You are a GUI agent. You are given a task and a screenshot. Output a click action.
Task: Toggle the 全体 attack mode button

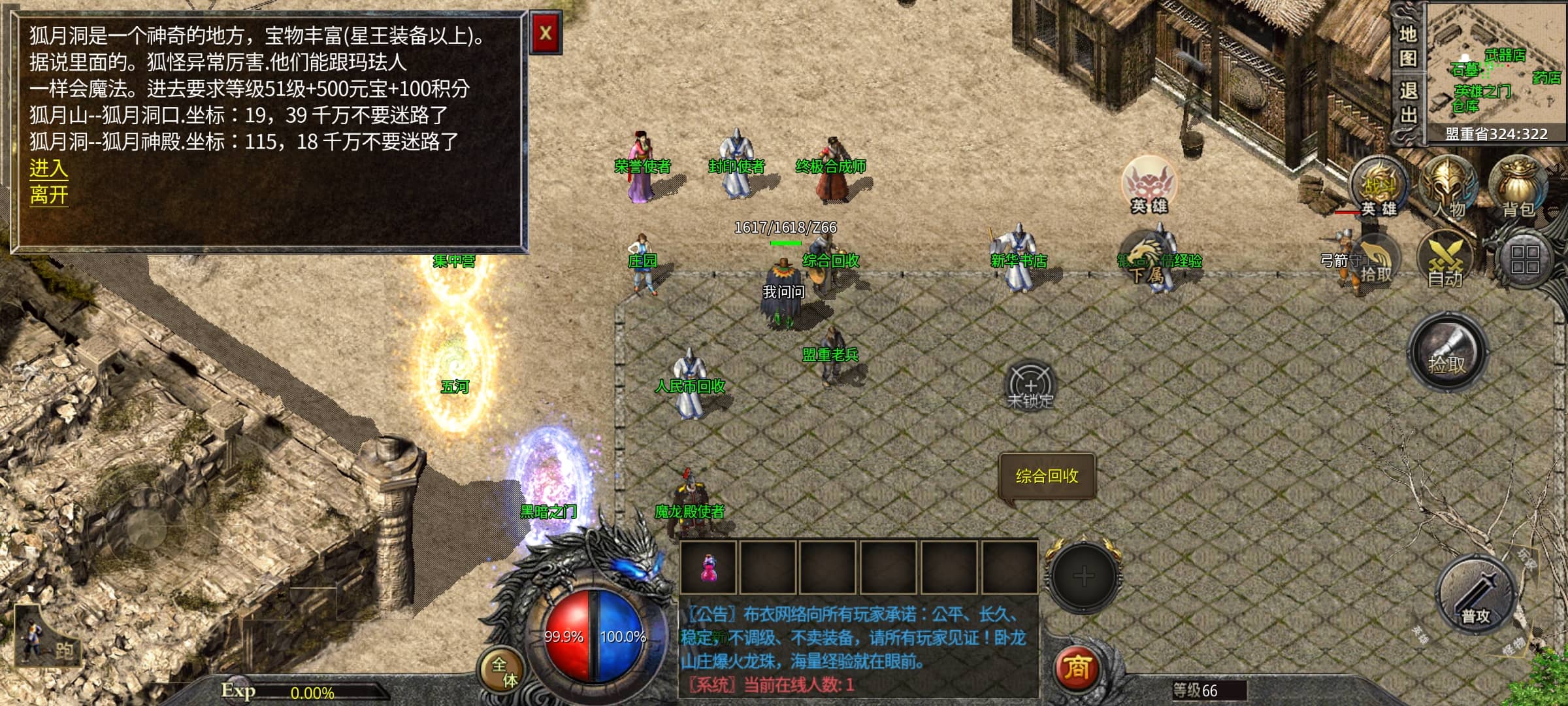[503, 671]
